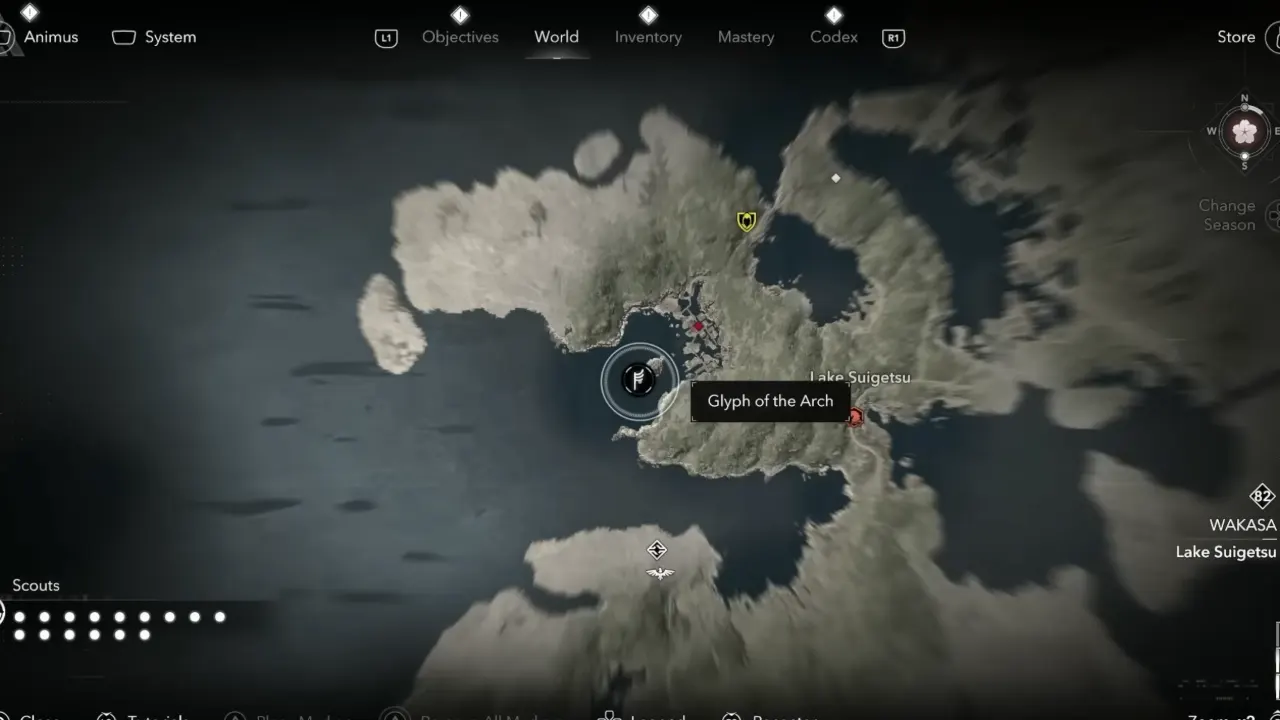Select the yellow shield map marker
The image size is (1280, 720).
(746, 221)
